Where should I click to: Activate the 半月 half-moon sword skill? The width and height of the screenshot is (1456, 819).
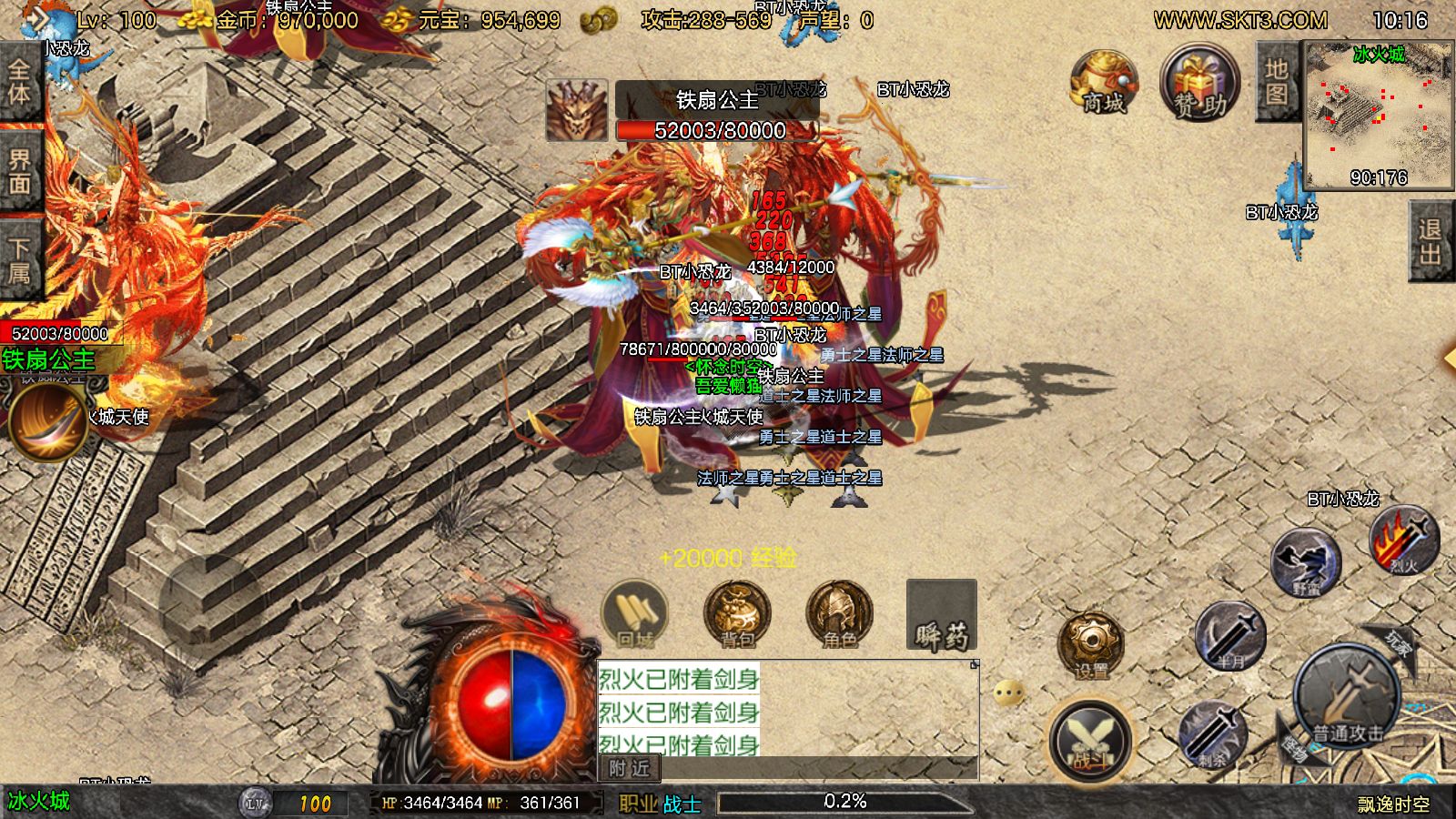(x=1230, y=635)
